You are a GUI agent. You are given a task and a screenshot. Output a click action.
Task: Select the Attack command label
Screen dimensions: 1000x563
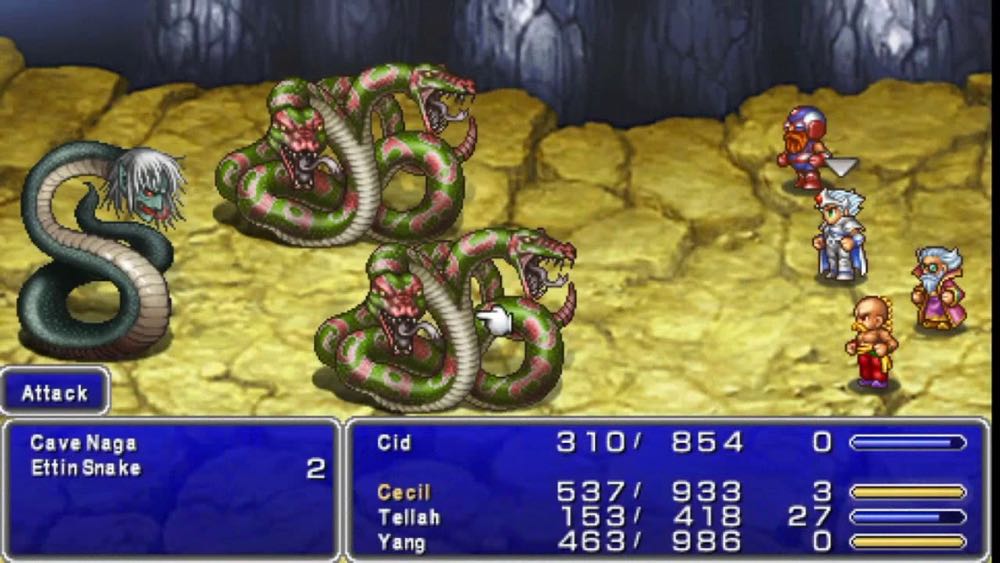coord(55,392)
